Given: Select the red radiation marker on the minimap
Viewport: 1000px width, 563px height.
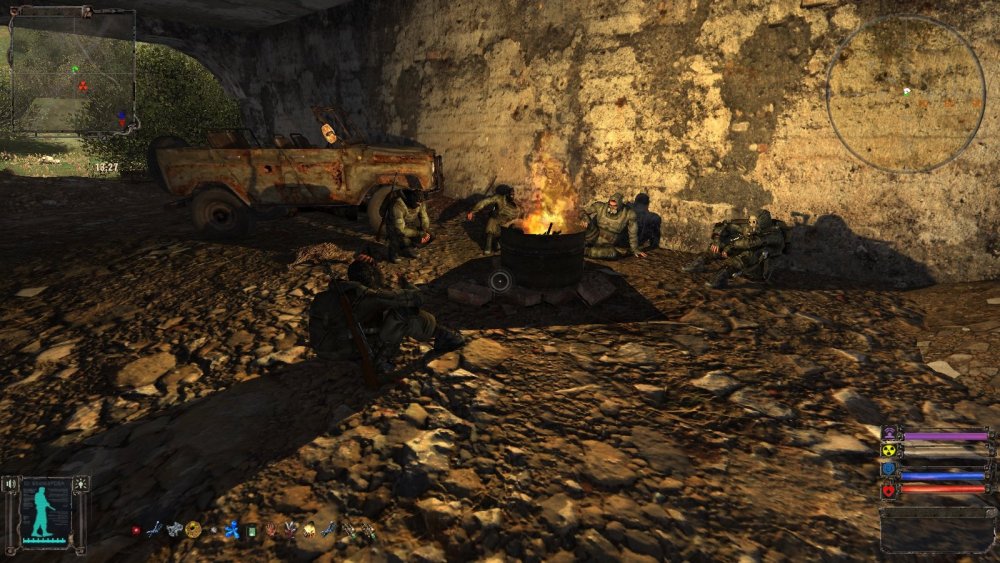Looking at the screenshot, I should tap(82, 87).
